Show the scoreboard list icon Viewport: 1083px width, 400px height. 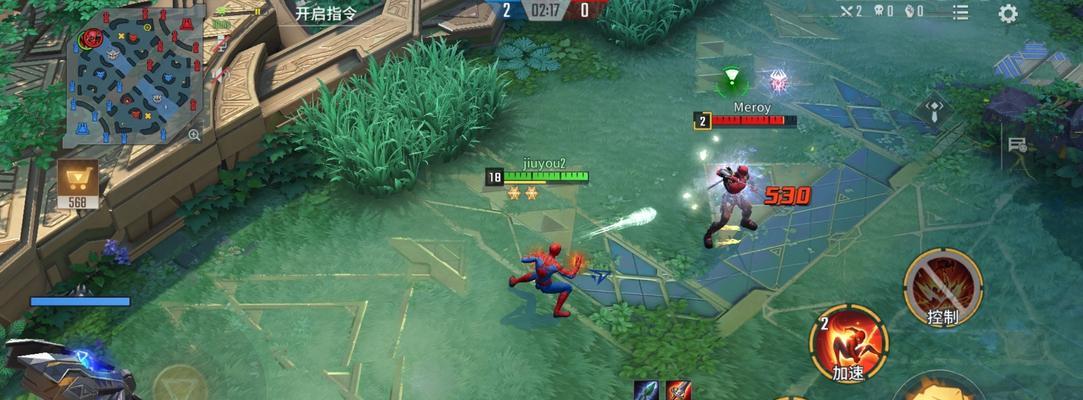click(961, 12)
